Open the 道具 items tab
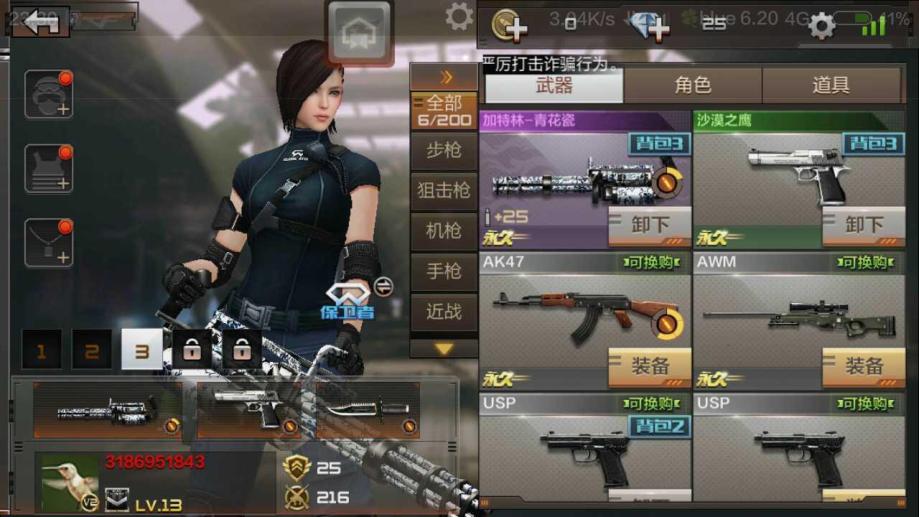 (830, 86)
